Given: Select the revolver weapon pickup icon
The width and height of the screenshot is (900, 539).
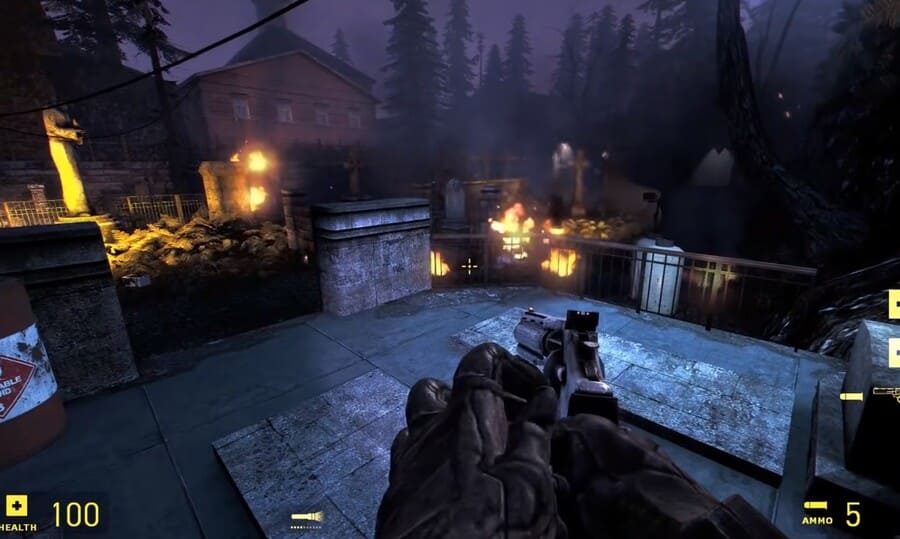Looking at the screenshot, I should 885,394.
